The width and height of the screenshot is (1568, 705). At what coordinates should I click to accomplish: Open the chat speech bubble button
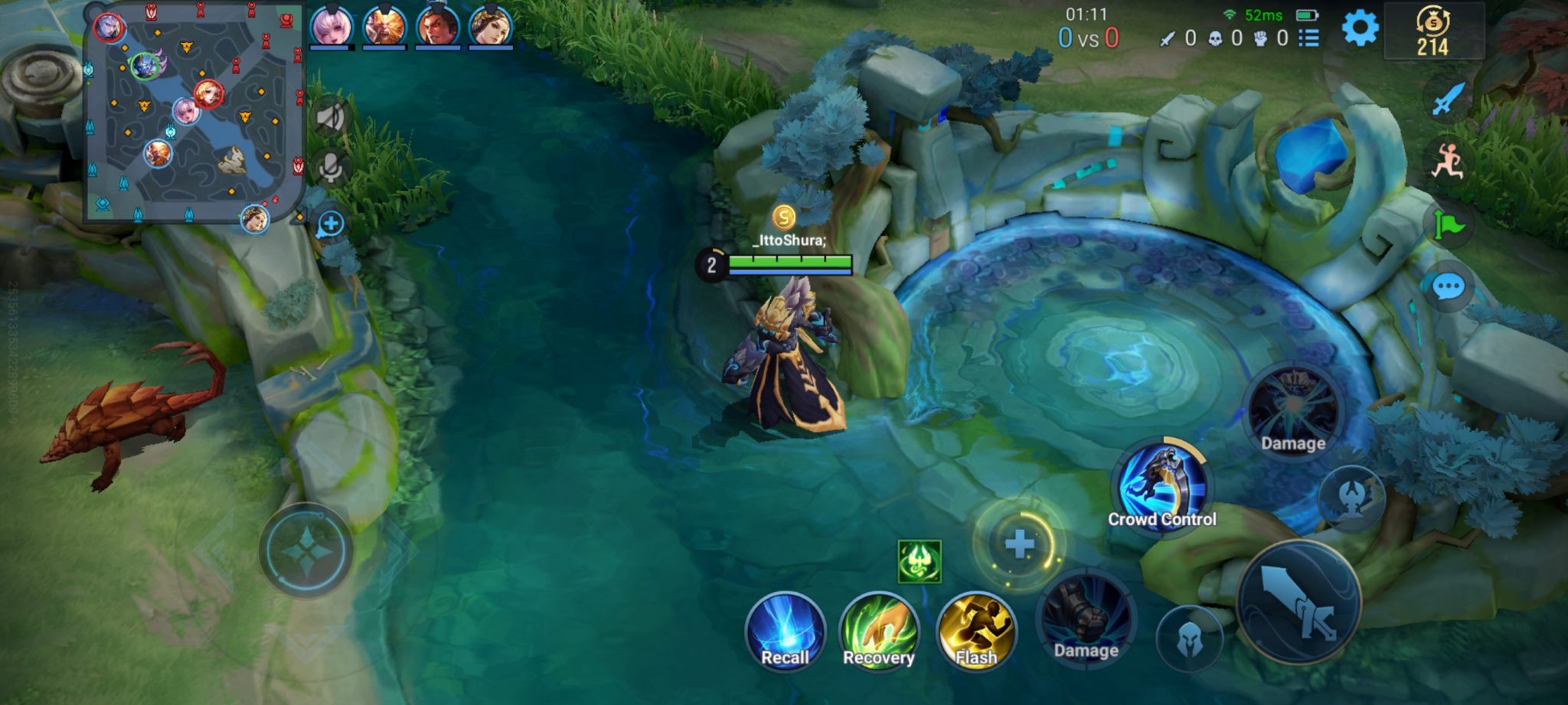[1448, 287]
